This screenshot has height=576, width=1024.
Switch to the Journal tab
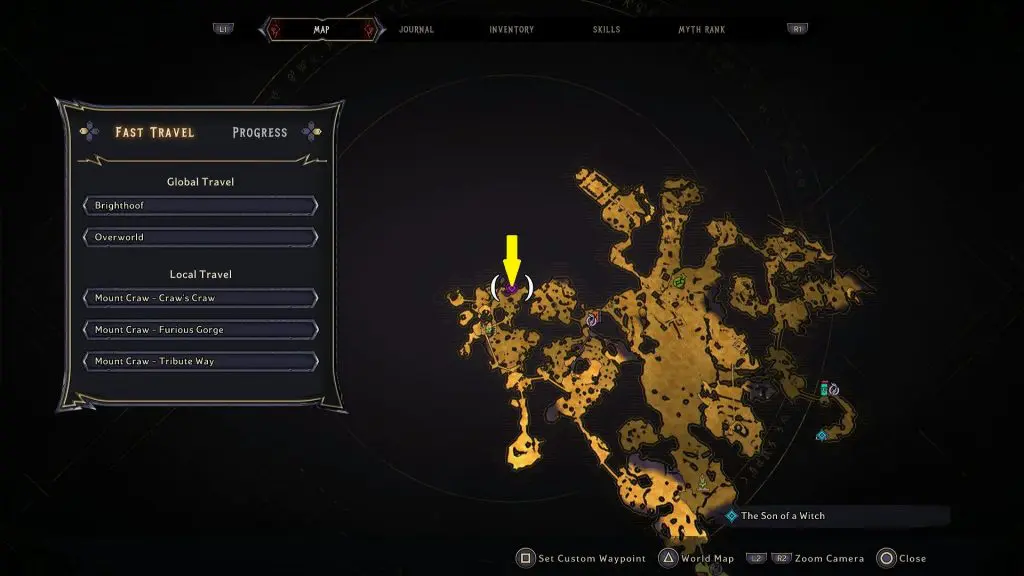point(416,30)
